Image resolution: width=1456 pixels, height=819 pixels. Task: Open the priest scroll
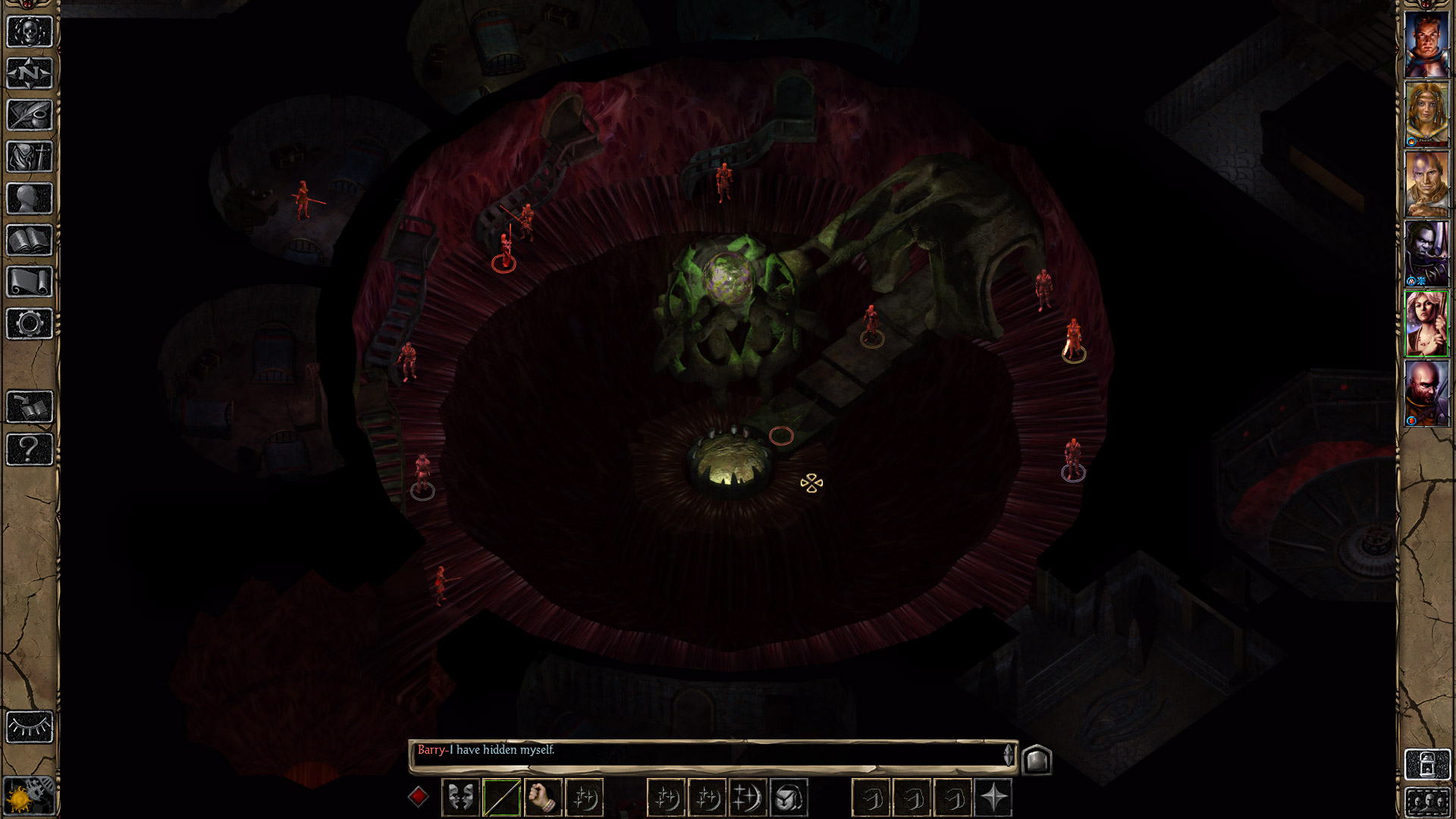click(30, 282)
